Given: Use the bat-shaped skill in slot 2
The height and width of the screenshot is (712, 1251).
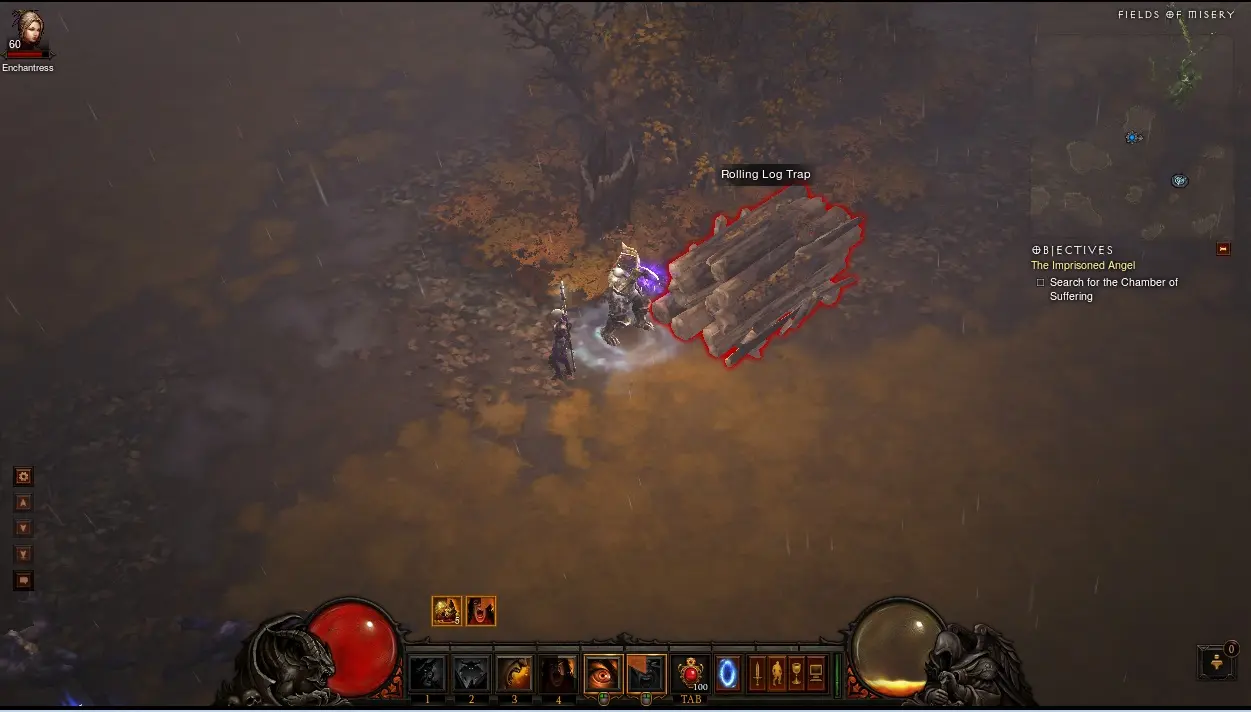Looking at the screenshot, I should coord(471,674).
